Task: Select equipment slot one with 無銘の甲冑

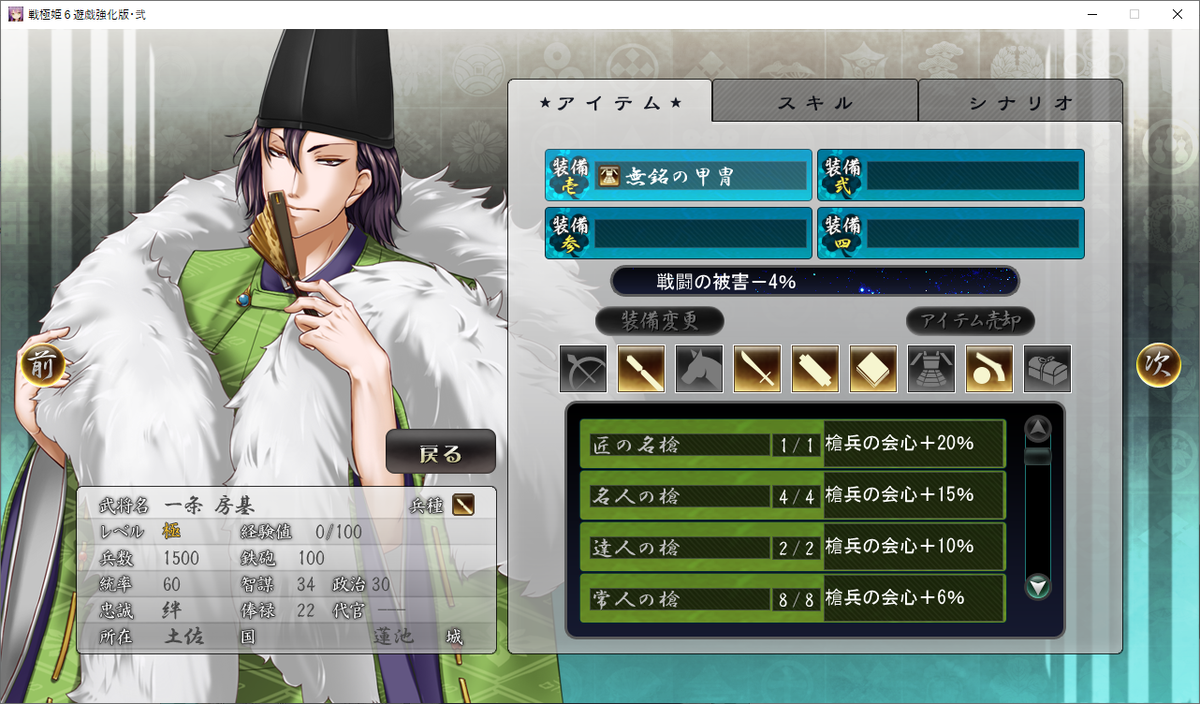Action: click(679, 176)
